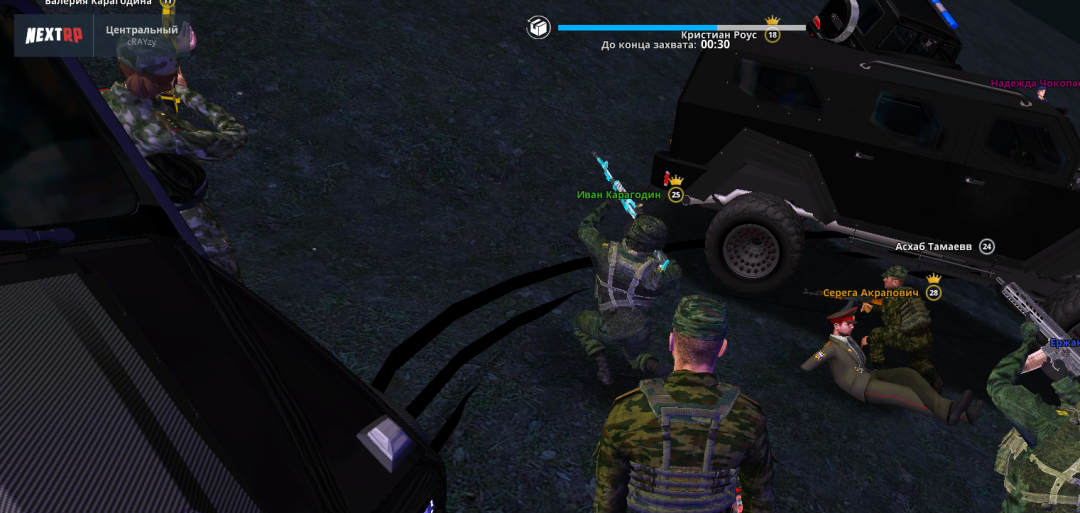This screenshot has height=513, width=1080.
Task: Click the capture crate icon
Action: coord(538,27)
